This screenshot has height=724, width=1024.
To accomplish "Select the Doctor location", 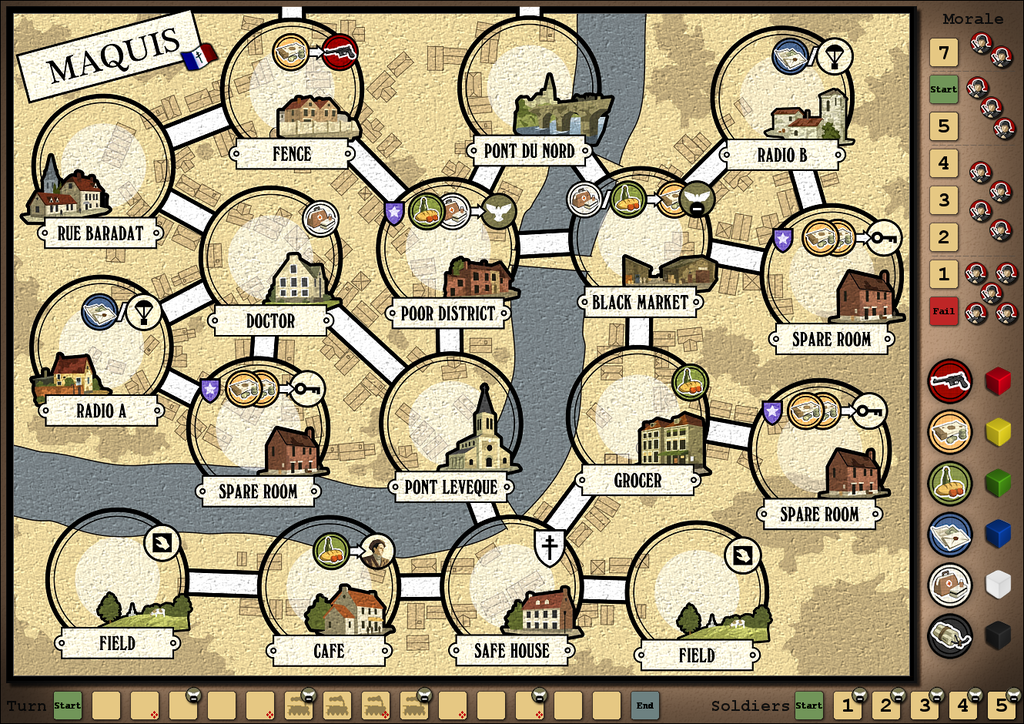I will click(x=270, y=258).
